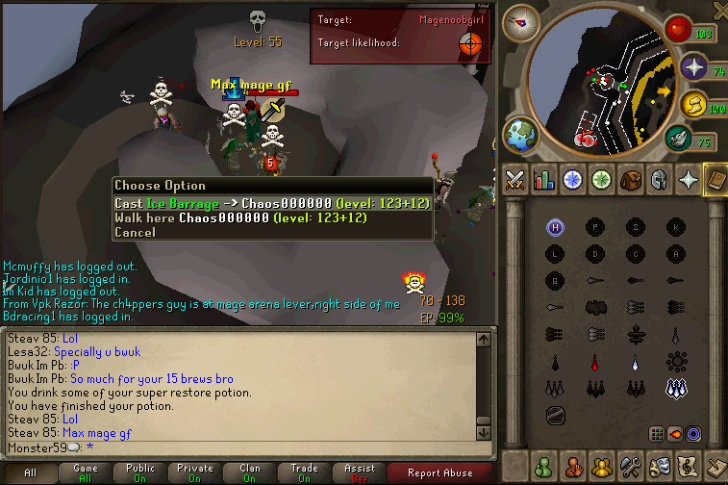
Task: Open the combat options tab
Action: pyautogui.click(x=516, y=180)
